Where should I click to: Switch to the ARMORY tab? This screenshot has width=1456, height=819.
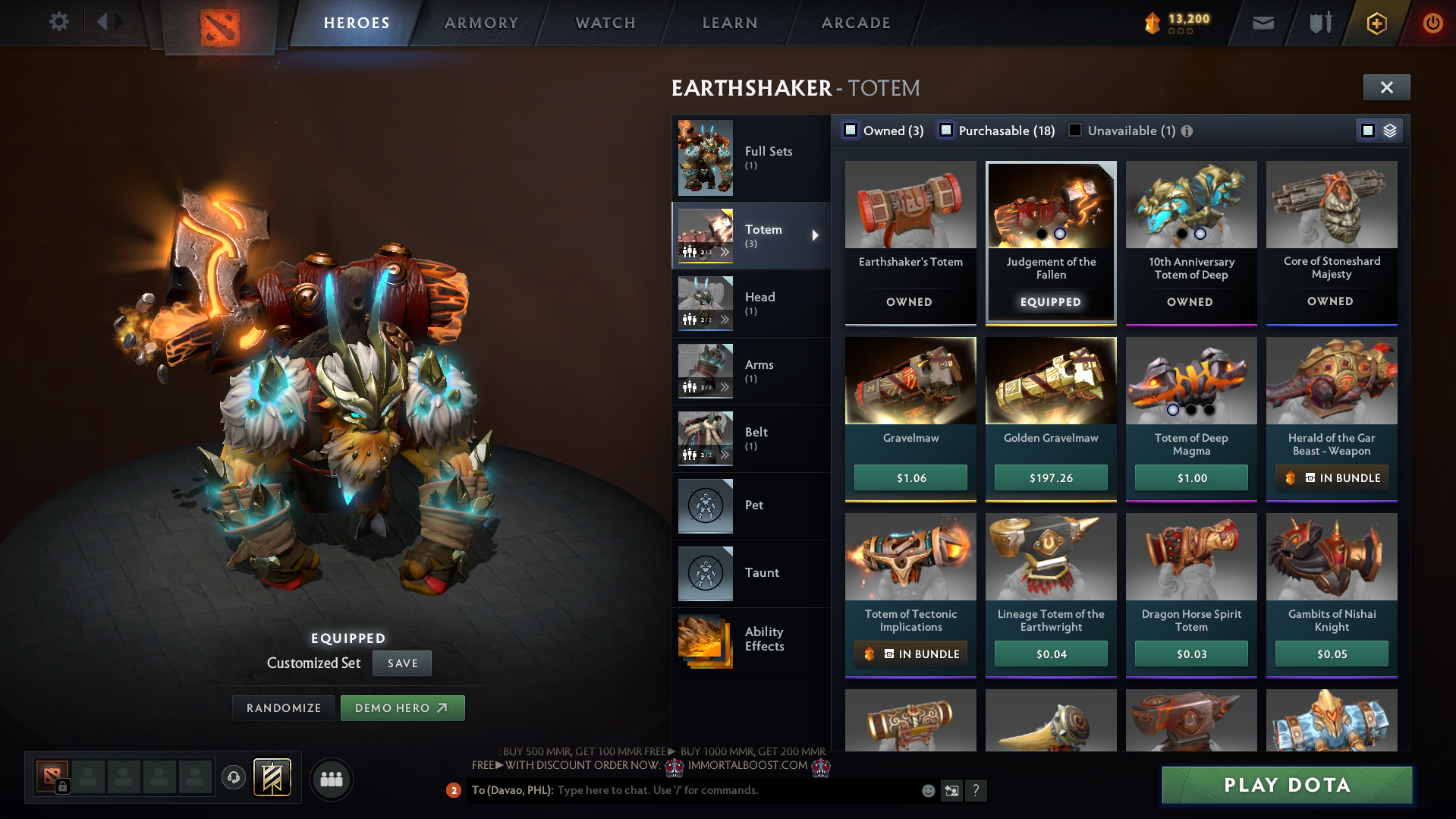coord(481,23)
